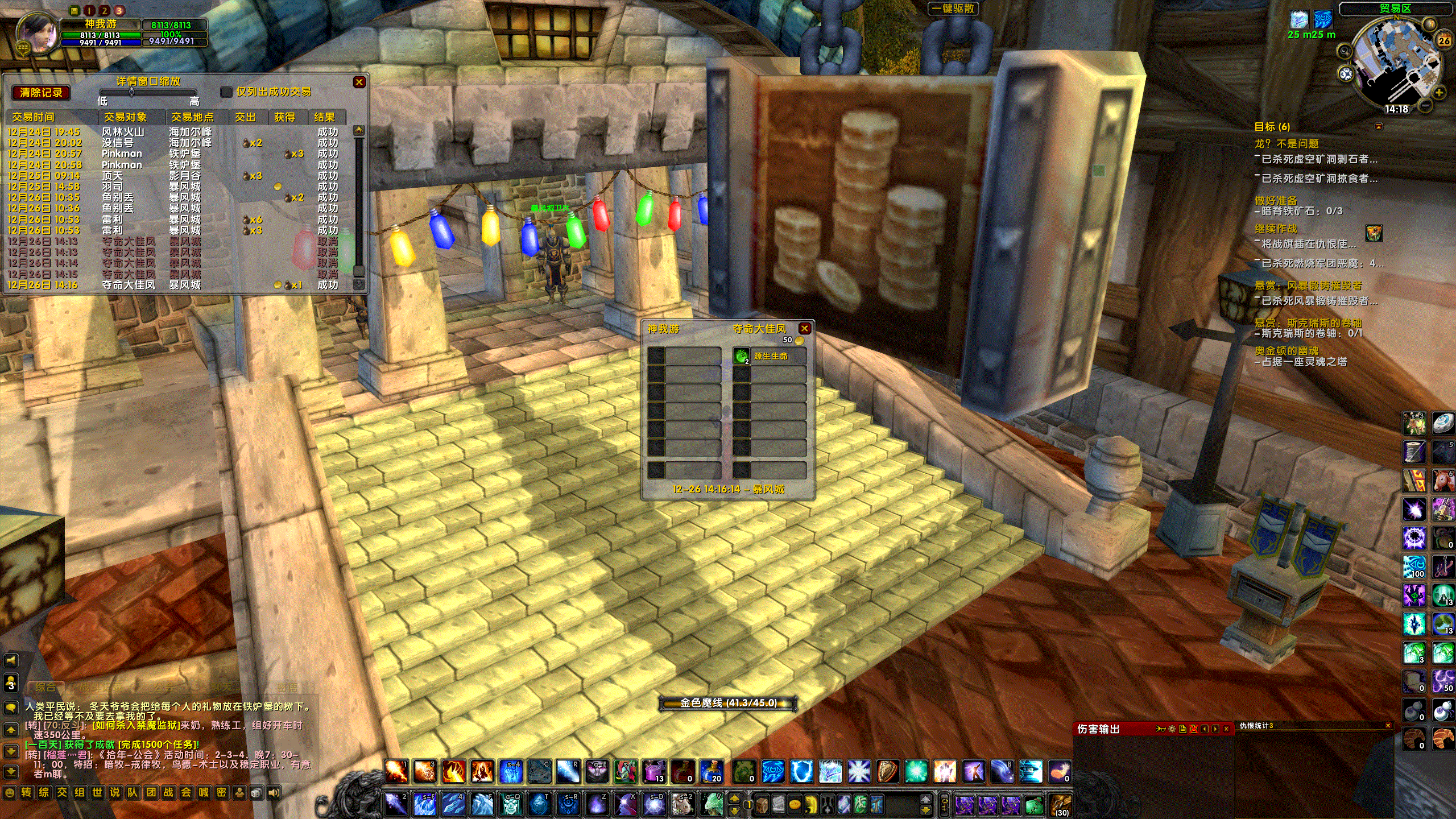The height and width of the screenshot is (819, 1456).
Task: Switch to the 综合 chat tab
Action: tap(45, 688)
